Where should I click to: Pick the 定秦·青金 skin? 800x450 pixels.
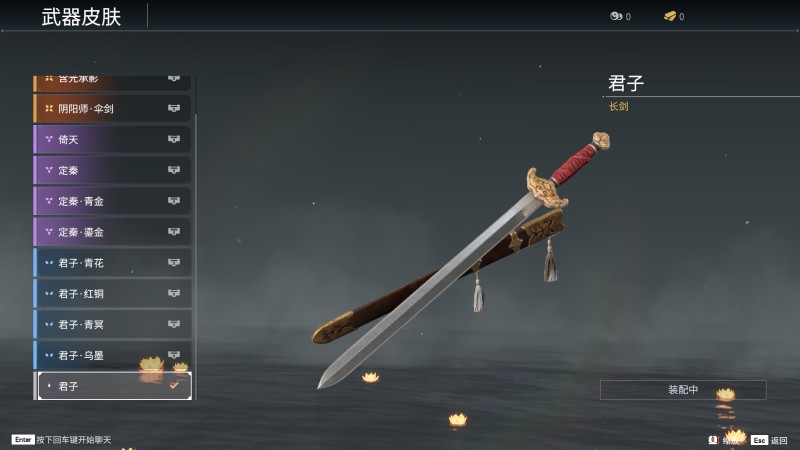click(112, 201)
